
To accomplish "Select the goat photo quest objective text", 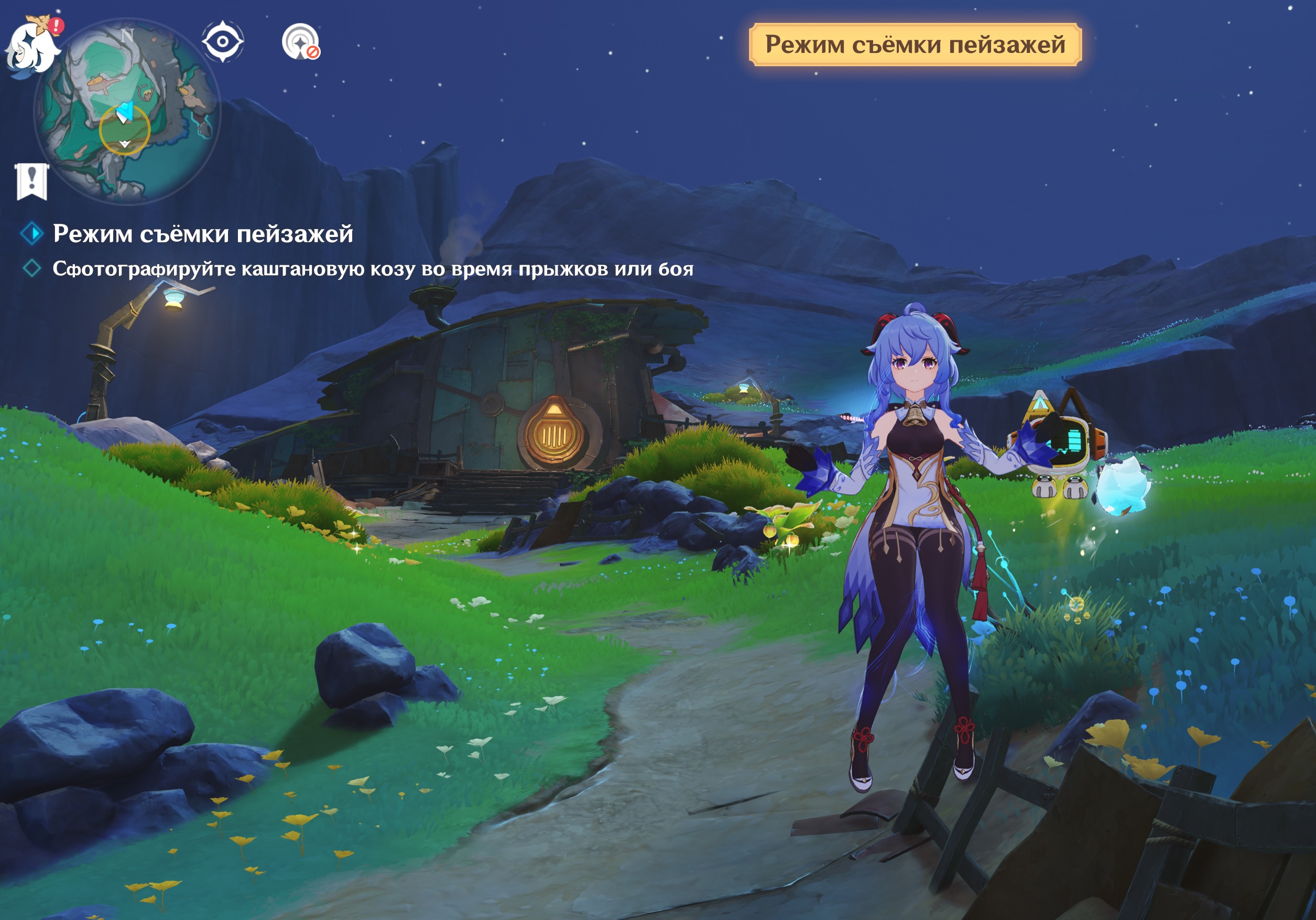I will click(373, 269).
